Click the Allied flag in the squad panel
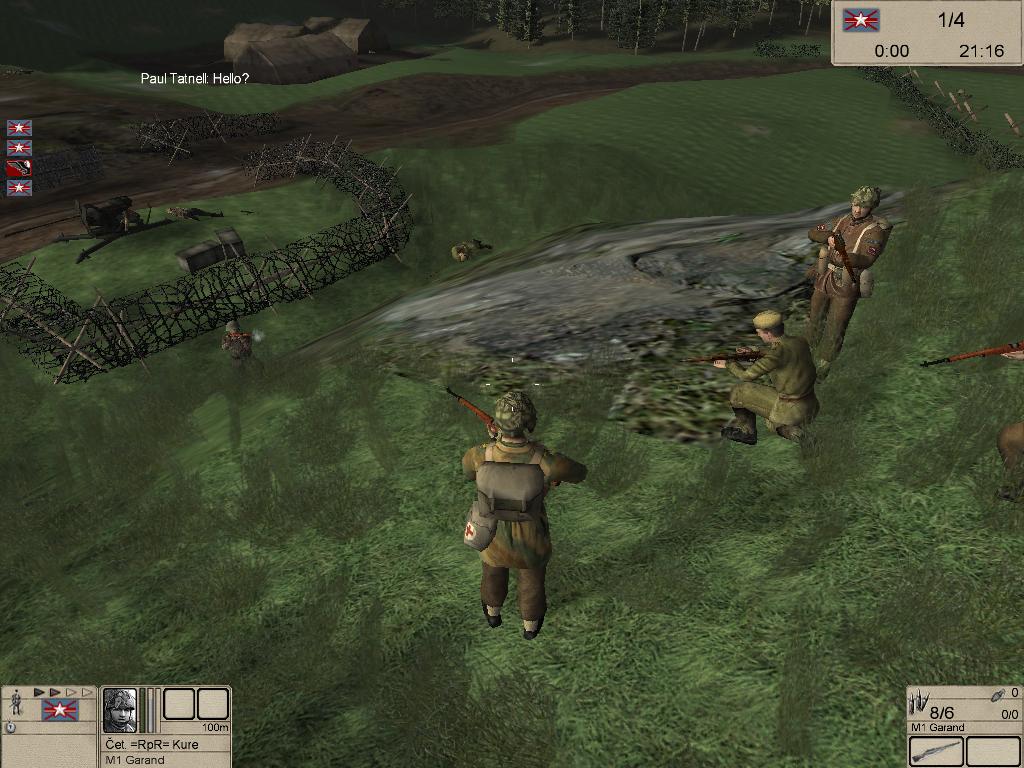The image size is (1024, 768). pyautogui.click(x=59, y=711)
